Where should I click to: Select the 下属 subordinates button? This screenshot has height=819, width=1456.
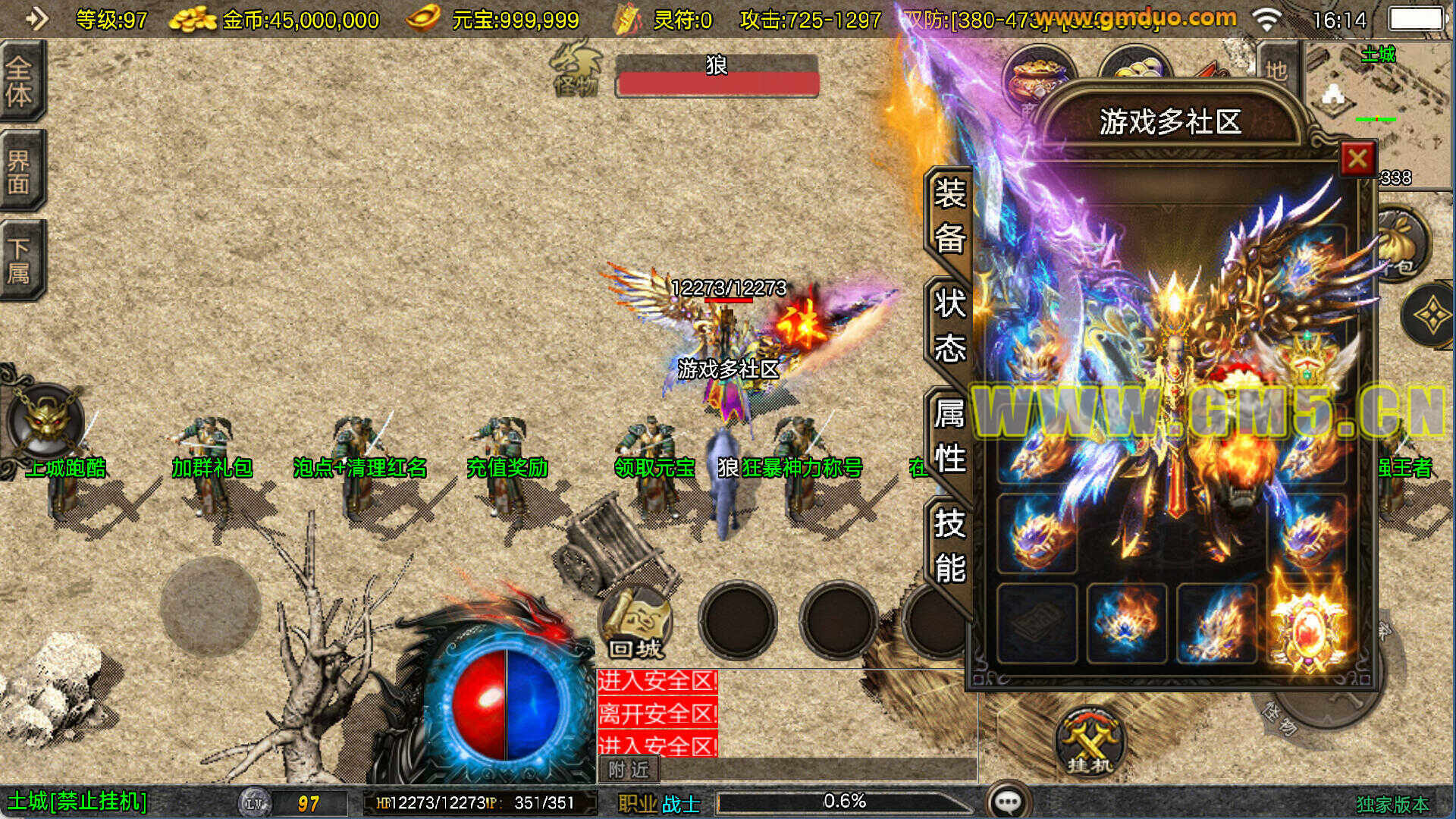(20, 260)
